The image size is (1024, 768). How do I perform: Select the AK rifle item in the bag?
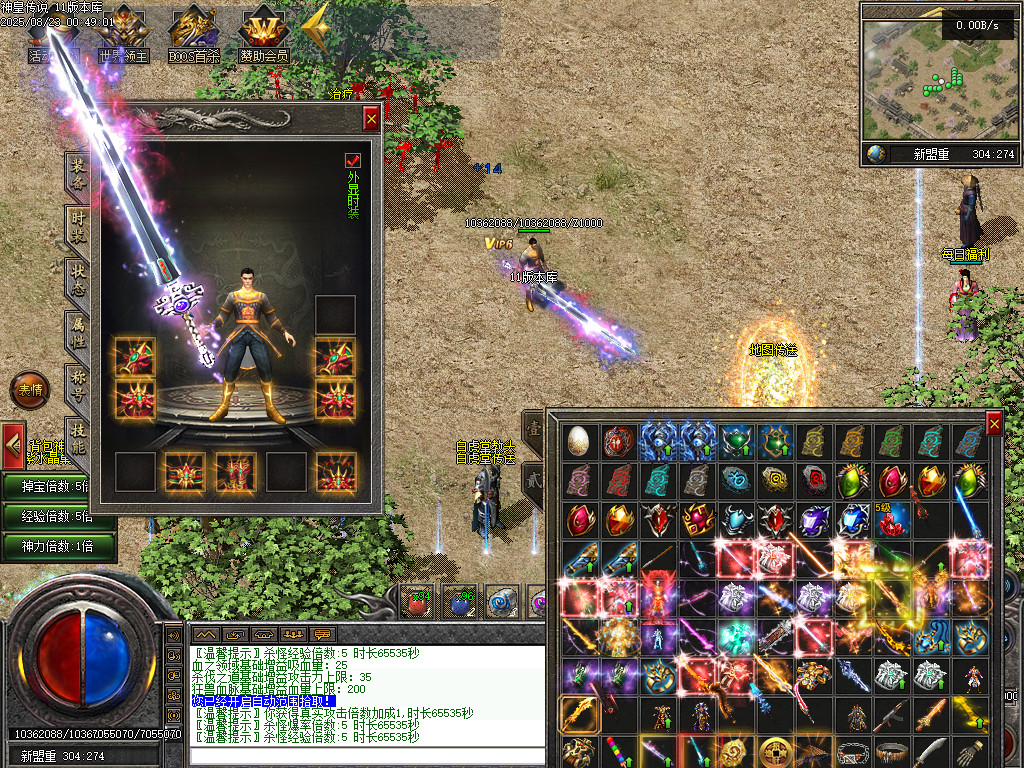coord(891,715)
